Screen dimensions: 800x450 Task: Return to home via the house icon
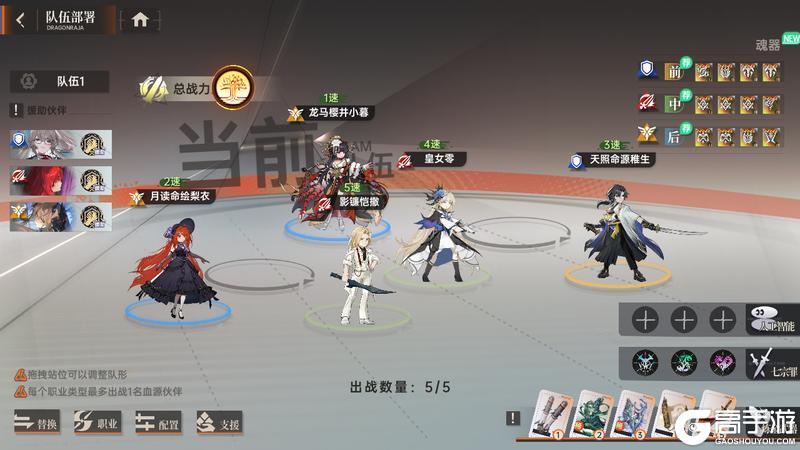pos(140,19)
